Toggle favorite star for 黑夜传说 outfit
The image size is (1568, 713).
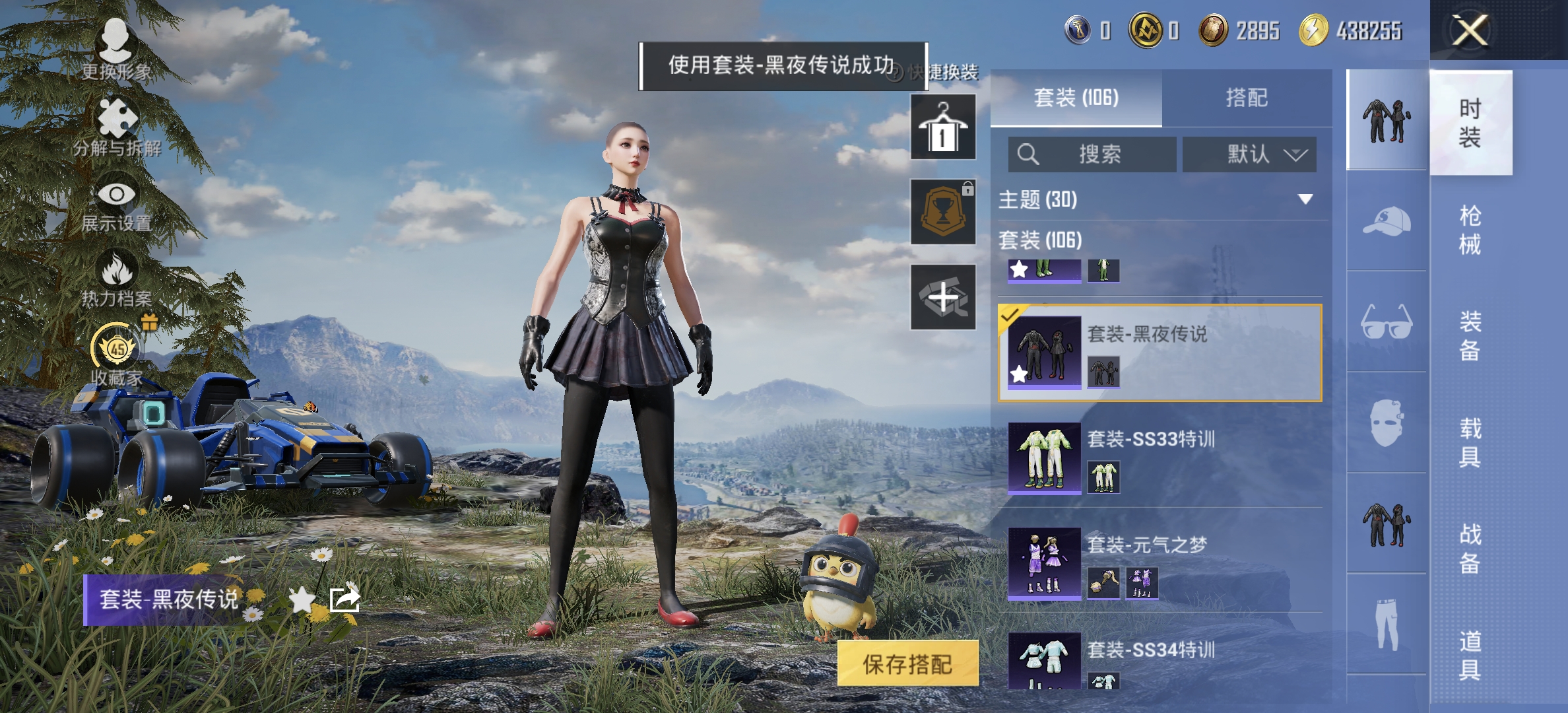pos(302,599)
